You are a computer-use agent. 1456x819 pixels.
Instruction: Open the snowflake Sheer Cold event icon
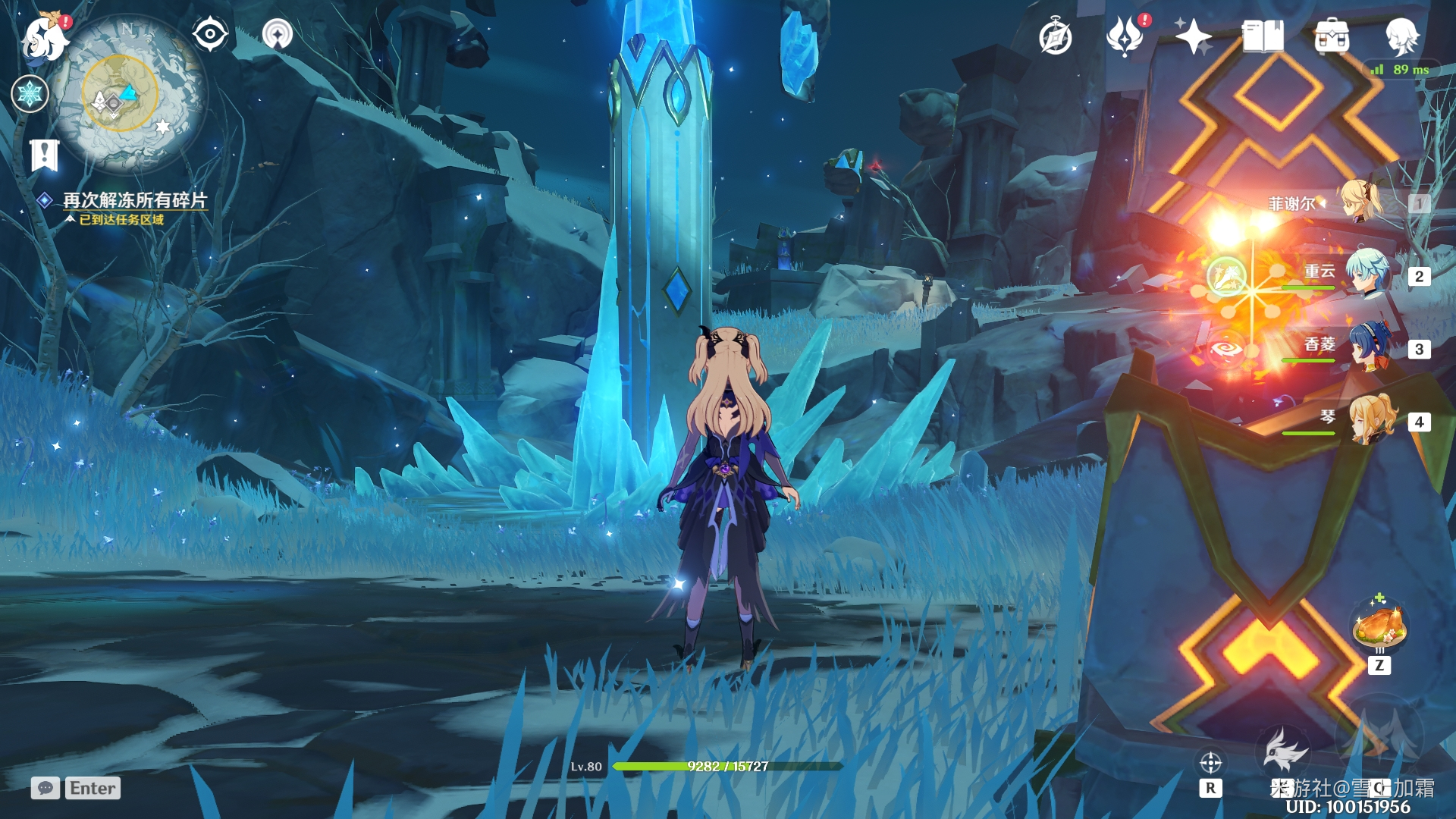coord(30,94)
